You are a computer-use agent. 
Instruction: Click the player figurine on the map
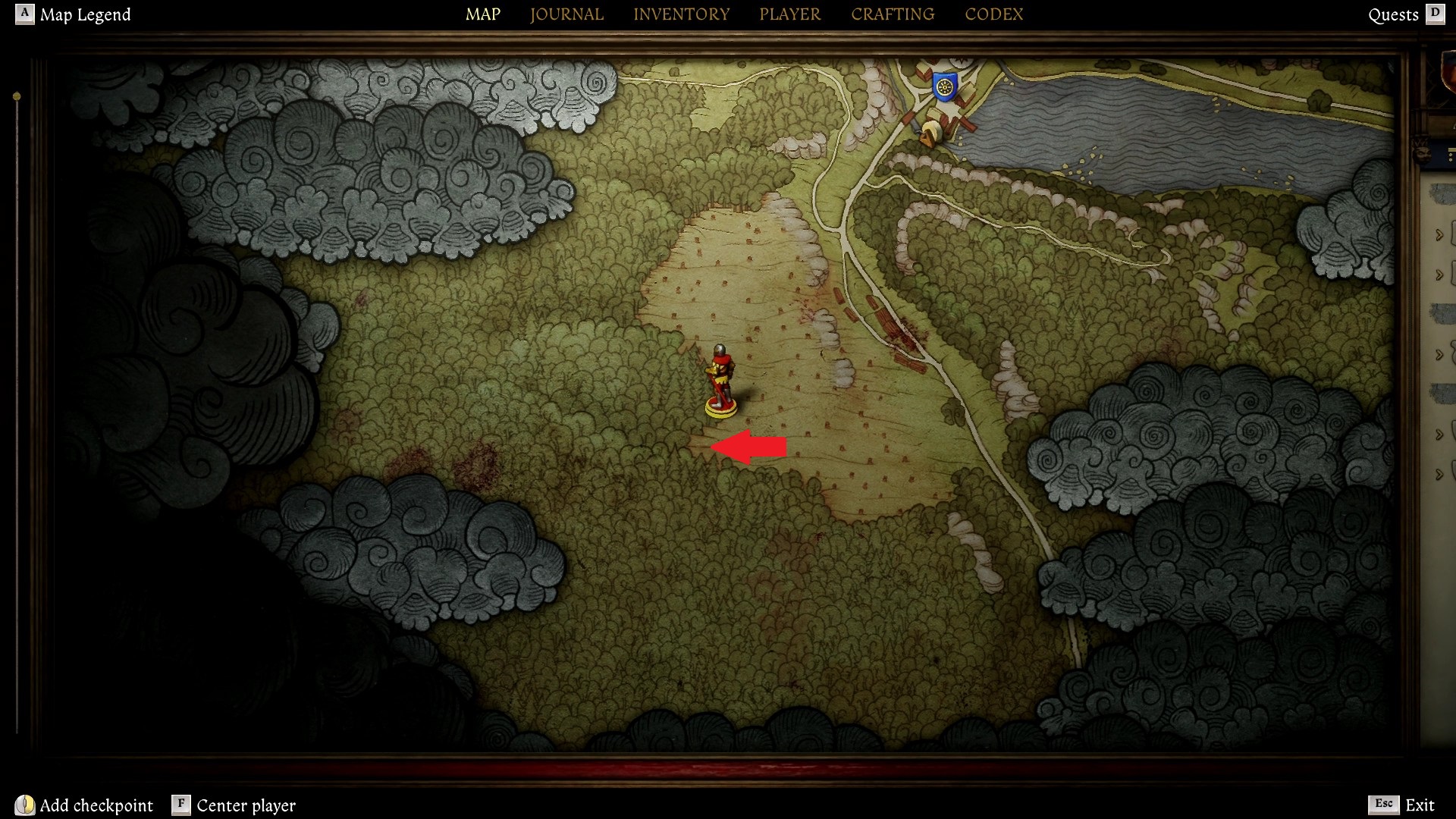[720, 380]
